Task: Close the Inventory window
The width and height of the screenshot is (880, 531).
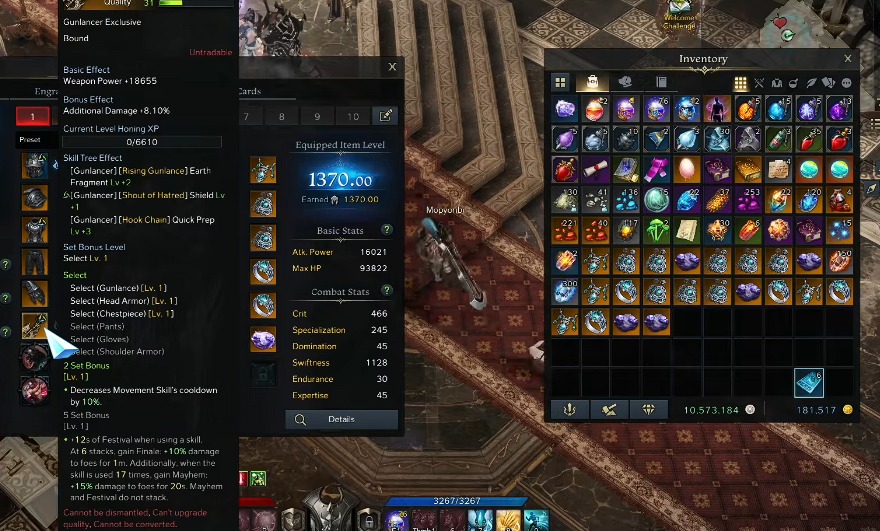Action: click(x=848, y=59)
